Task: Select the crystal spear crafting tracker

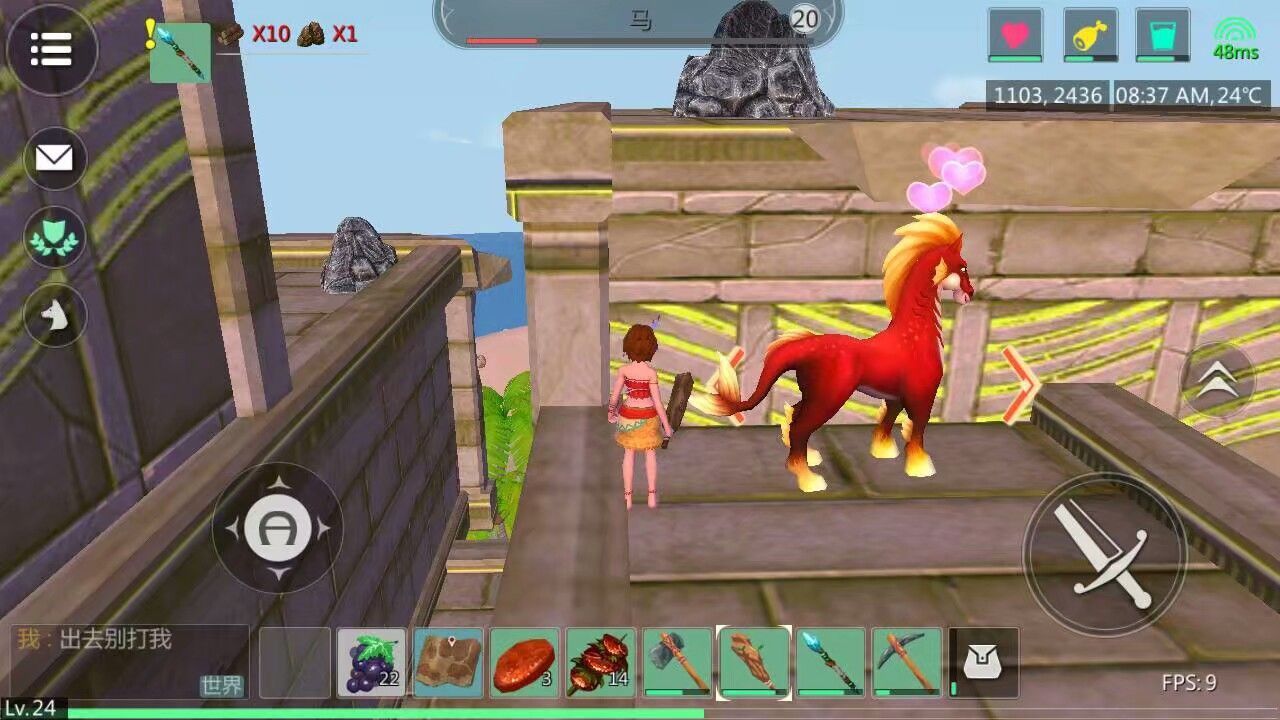Action: tap(180, 52)
